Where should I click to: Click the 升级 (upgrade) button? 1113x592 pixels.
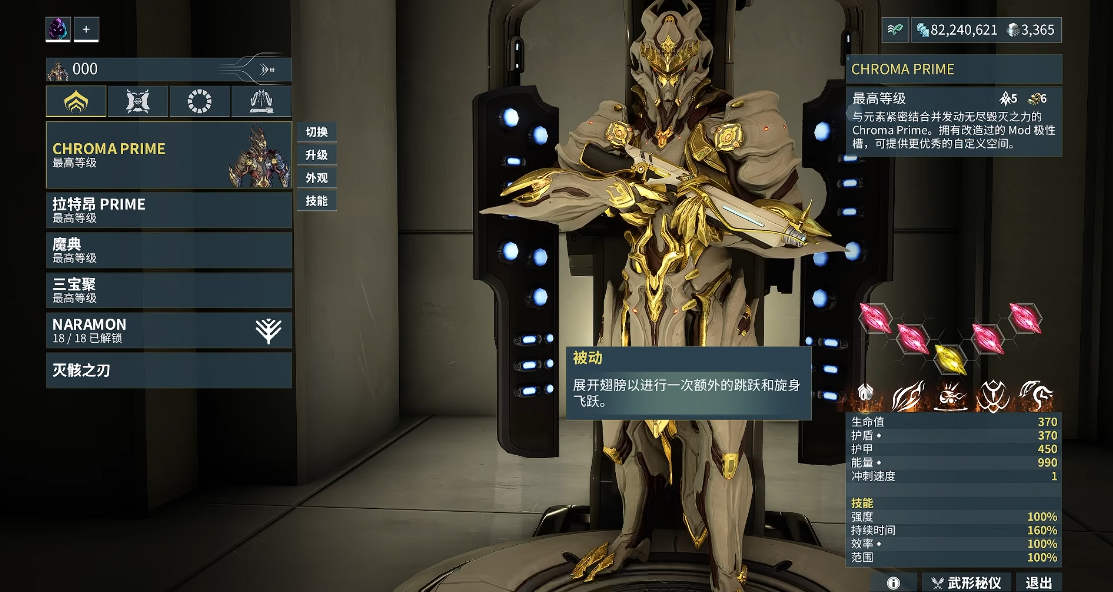click(316, 155)
